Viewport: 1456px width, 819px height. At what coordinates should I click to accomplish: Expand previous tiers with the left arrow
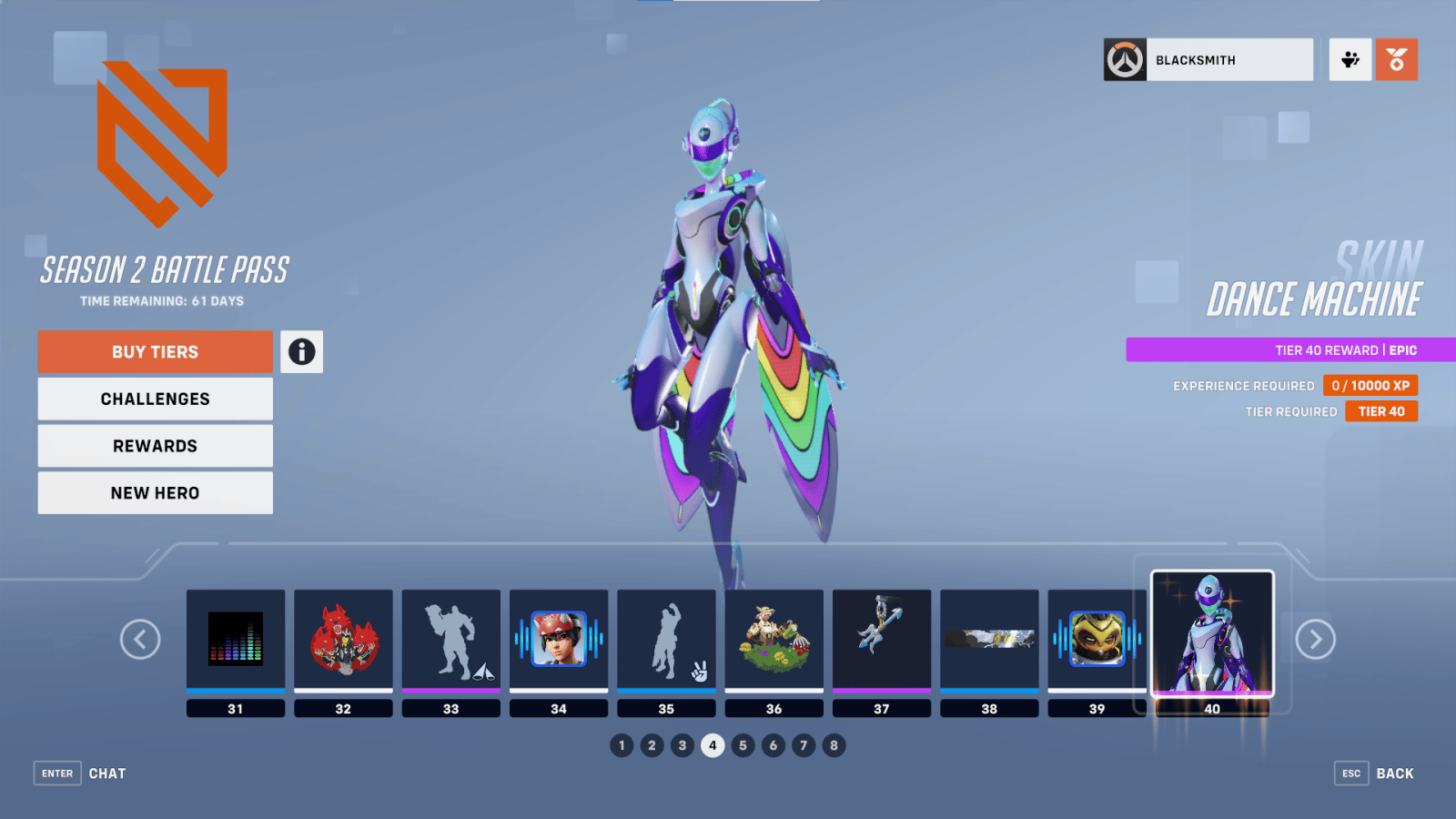click(140, 640)
